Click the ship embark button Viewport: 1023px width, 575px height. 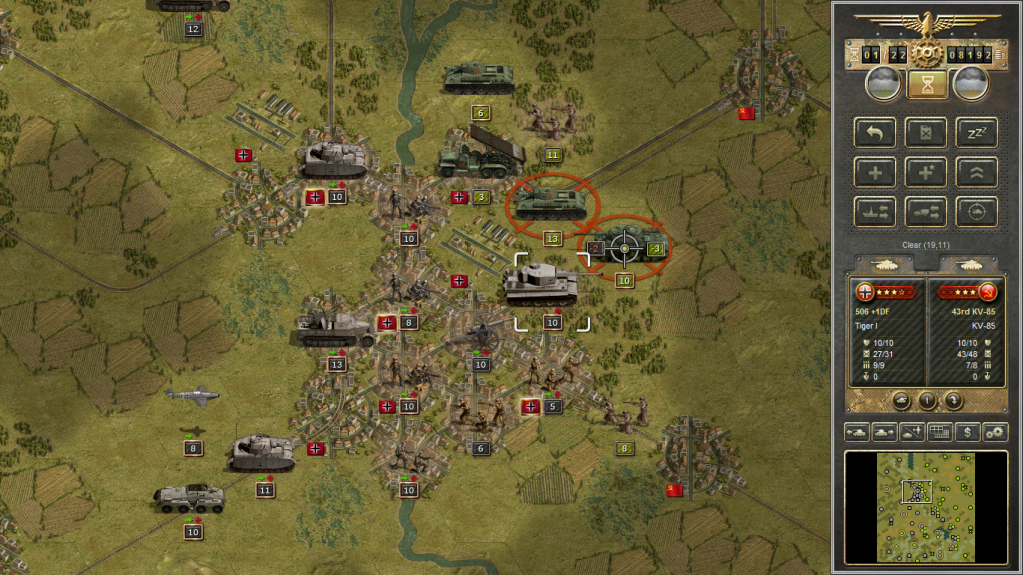(x=875, y=211)
